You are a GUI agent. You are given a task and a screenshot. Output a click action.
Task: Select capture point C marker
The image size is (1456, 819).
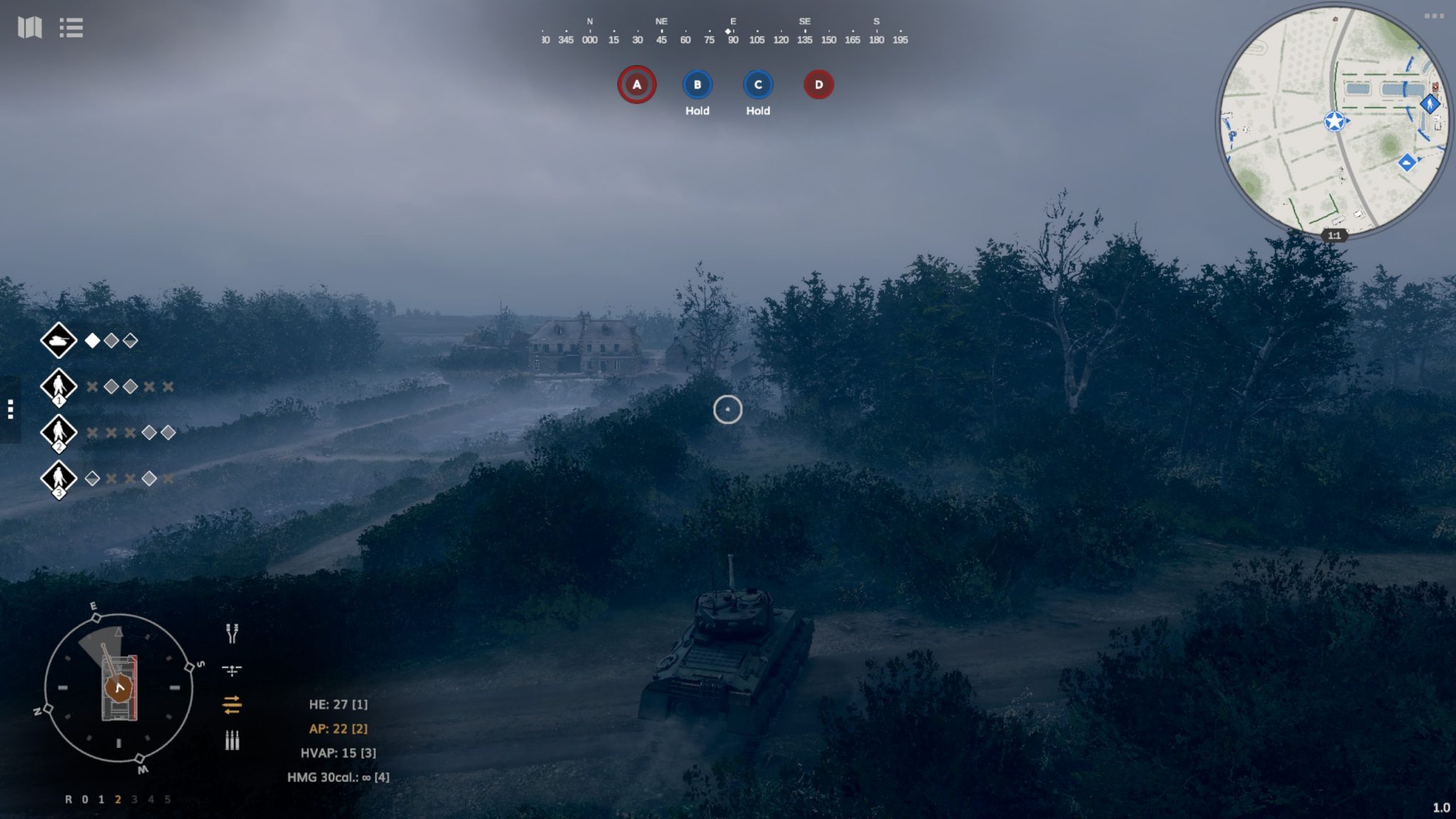point(758,85)
